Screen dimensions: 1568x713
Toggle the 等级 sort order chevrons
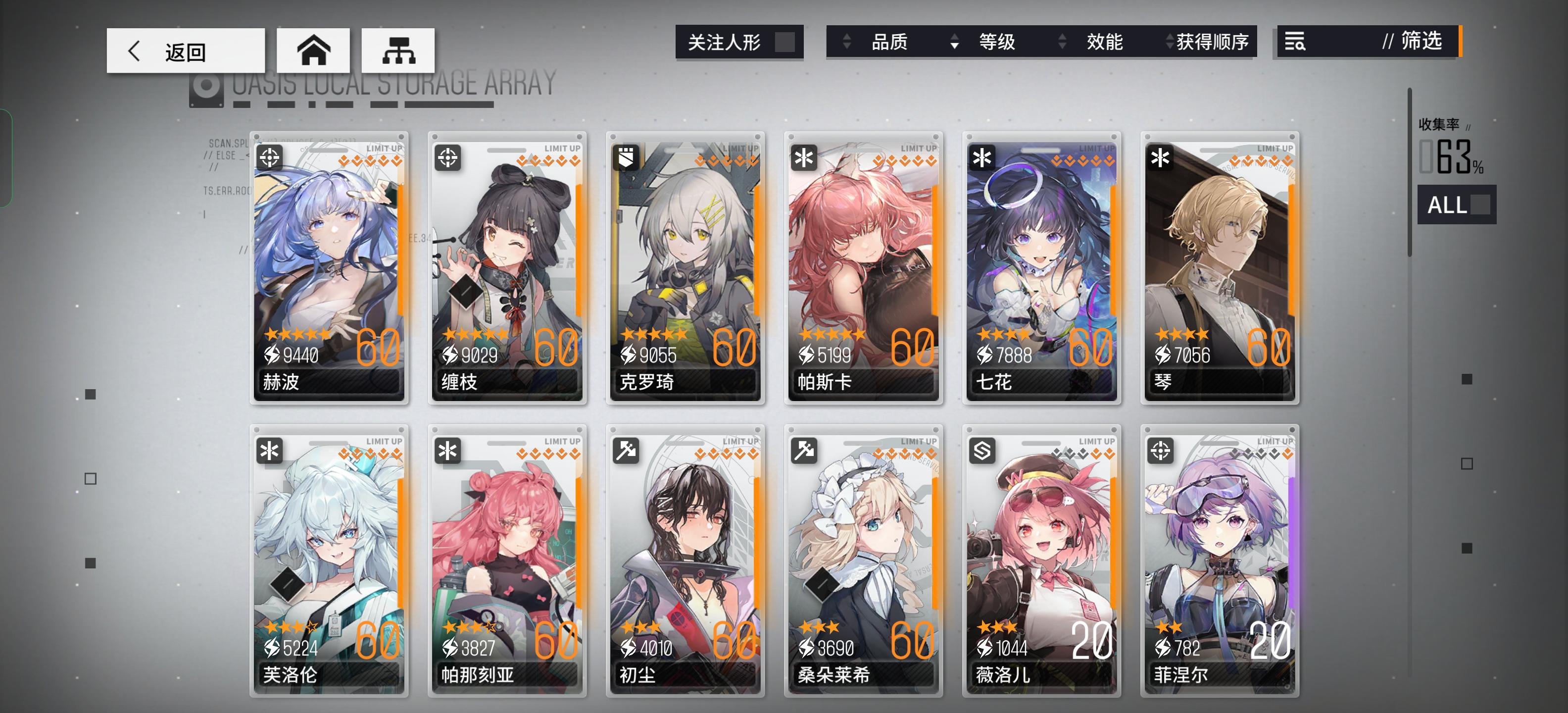click(x=955, y=43)
